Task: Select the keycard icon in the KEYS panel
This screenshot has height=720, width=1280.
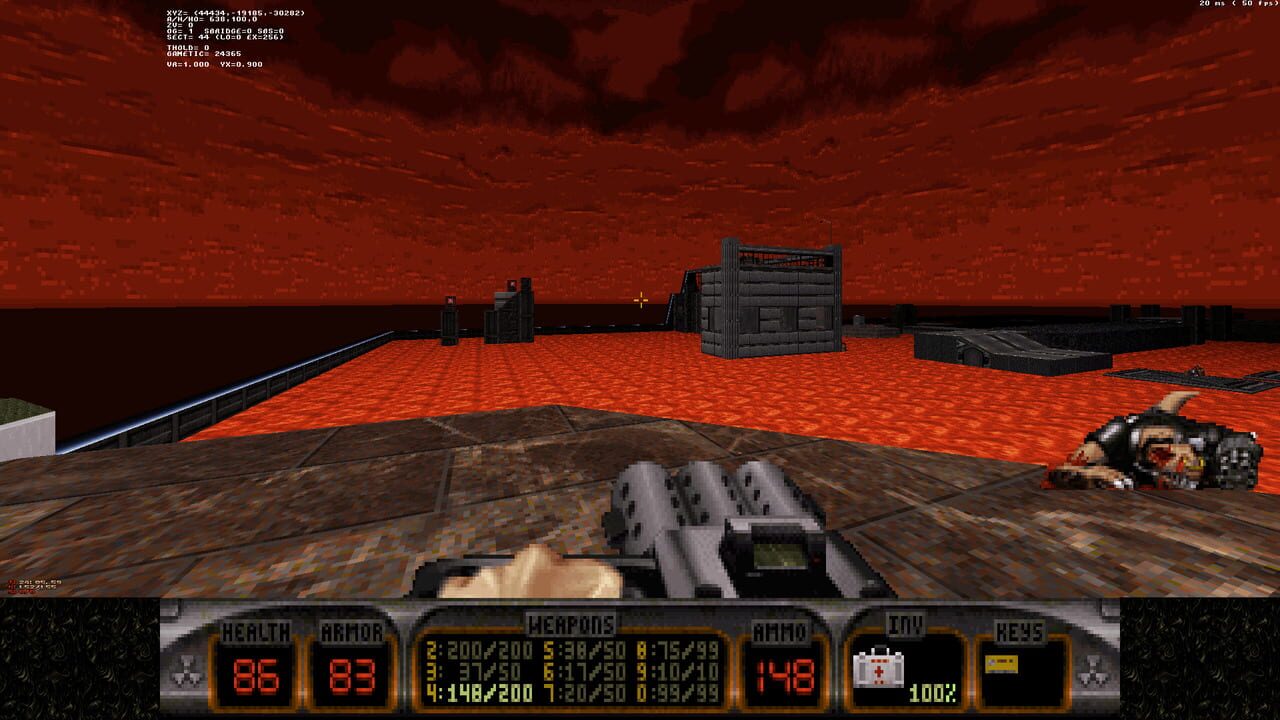Action: point(1000,664)
